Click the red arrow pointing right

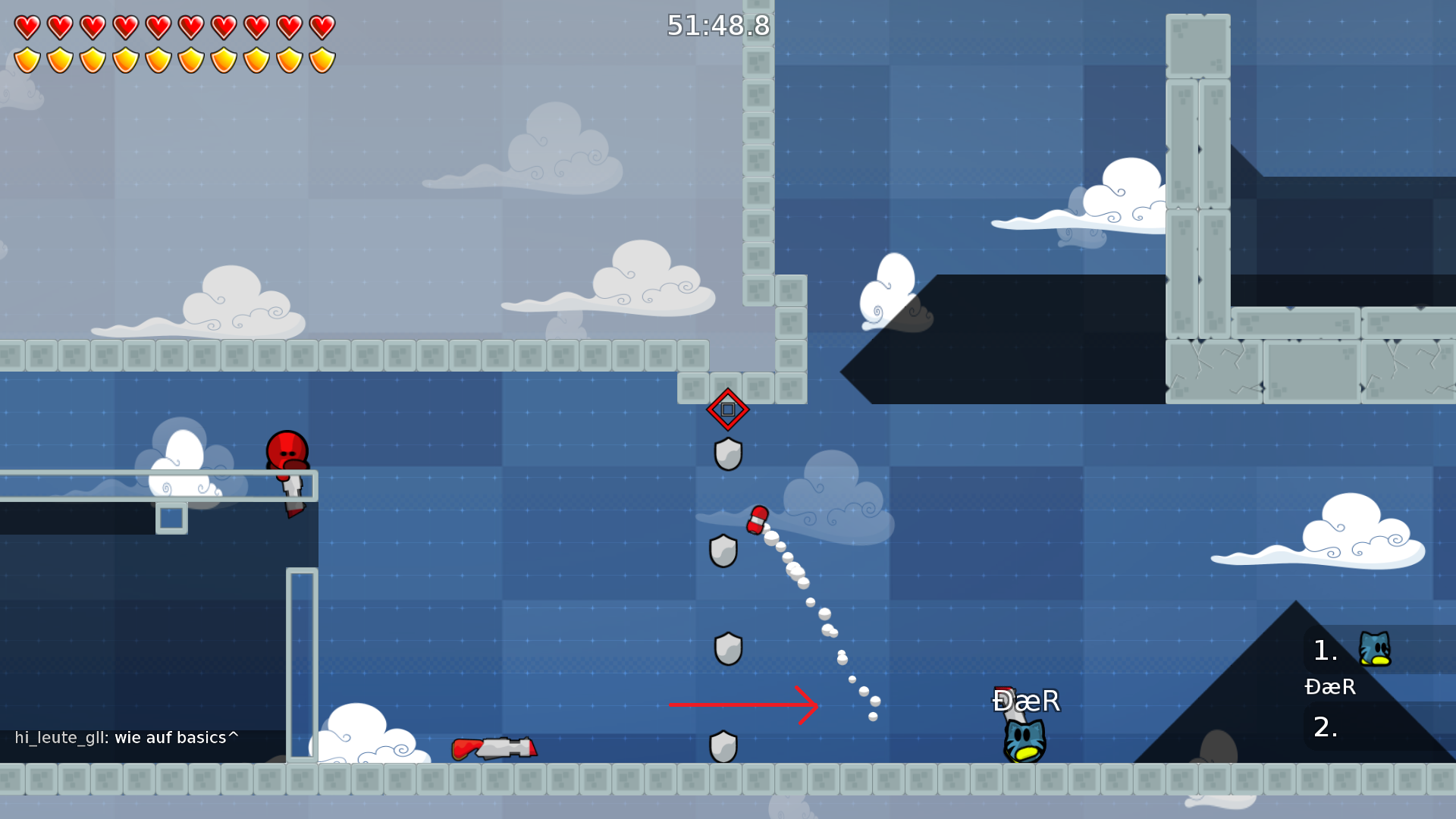pyautogui.click(x=743, y=705)
